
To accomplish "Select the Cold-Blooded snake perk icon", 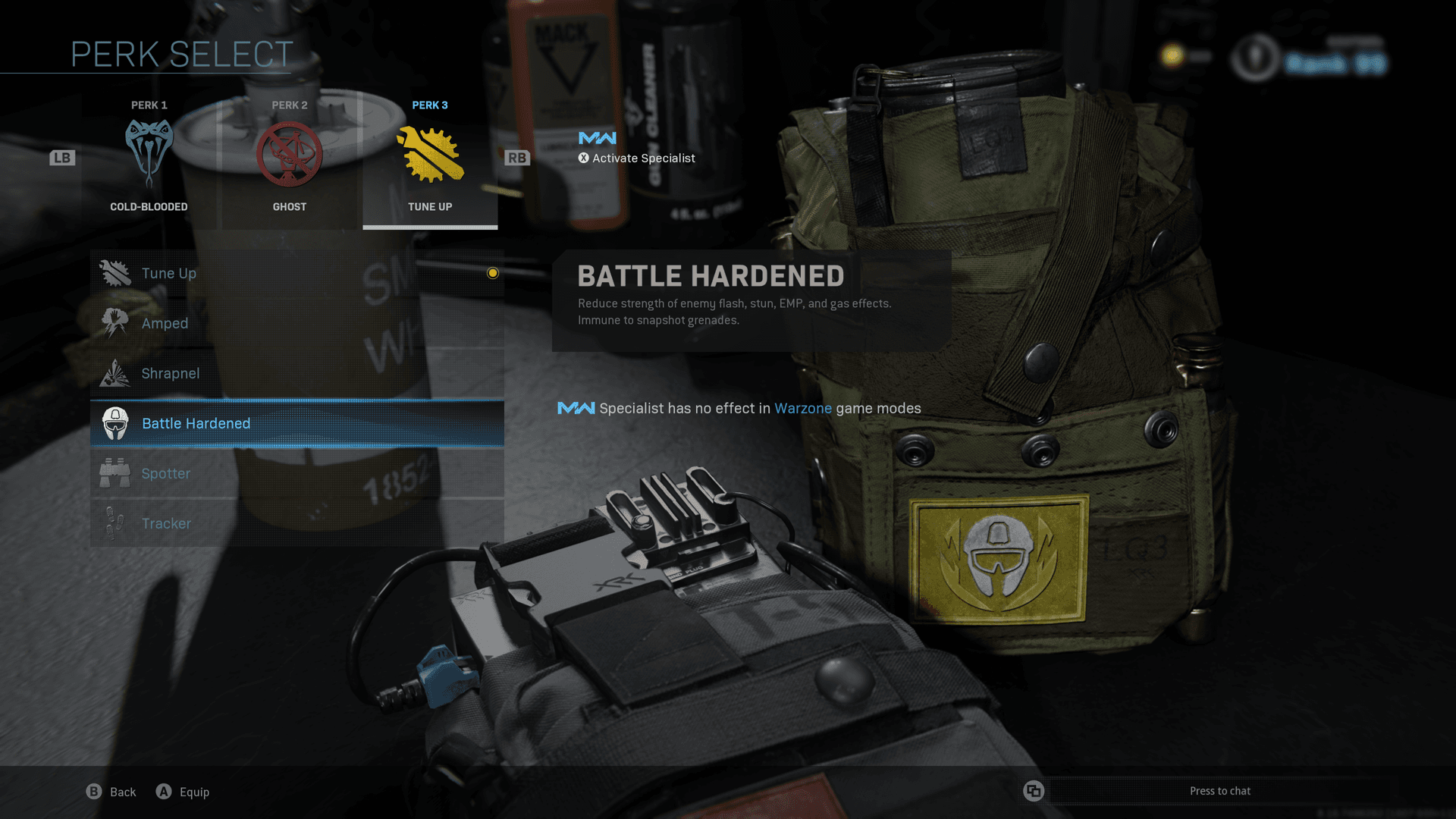I will click(149, 152).
